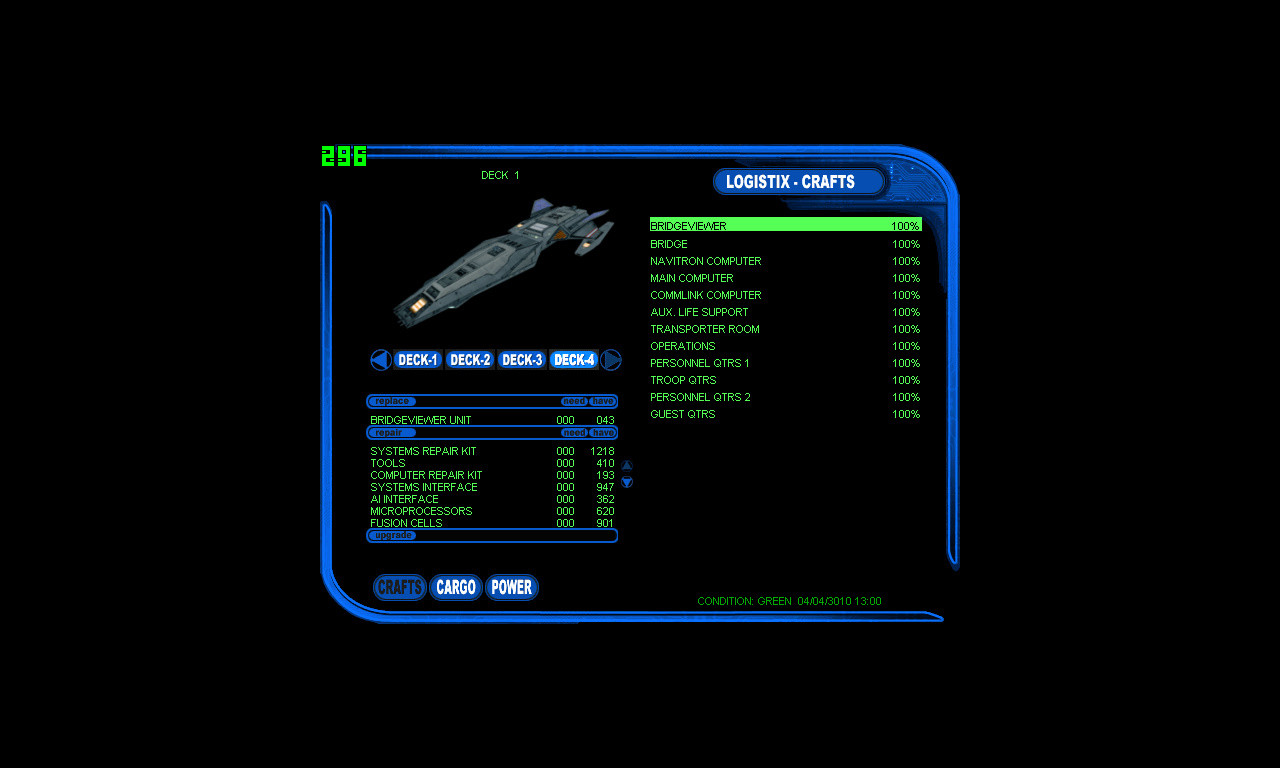Click the right deck navigation arrow

point(610,359)
